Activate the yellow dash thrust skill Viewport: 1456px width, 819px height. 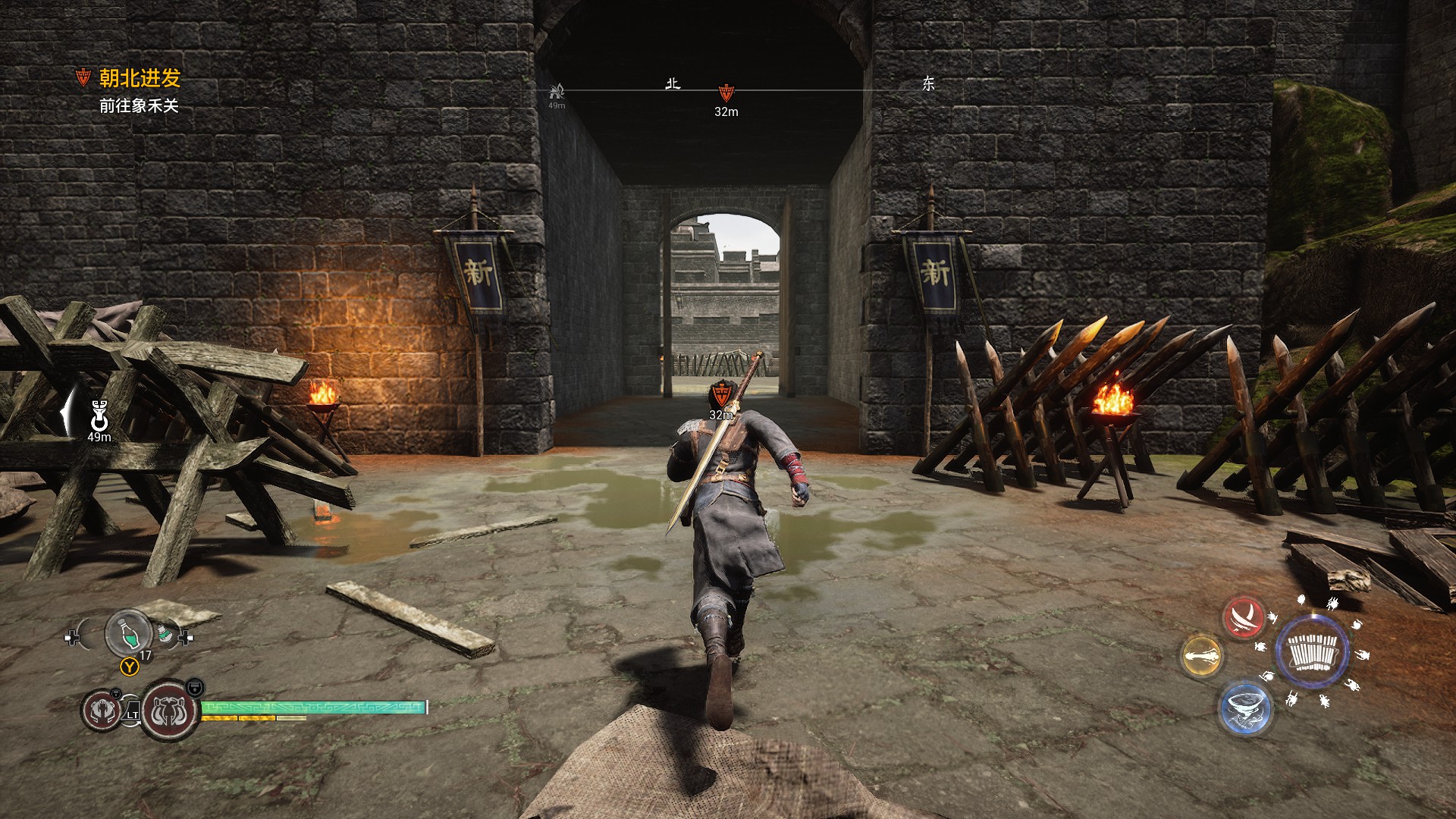(x=1202, y=656)
